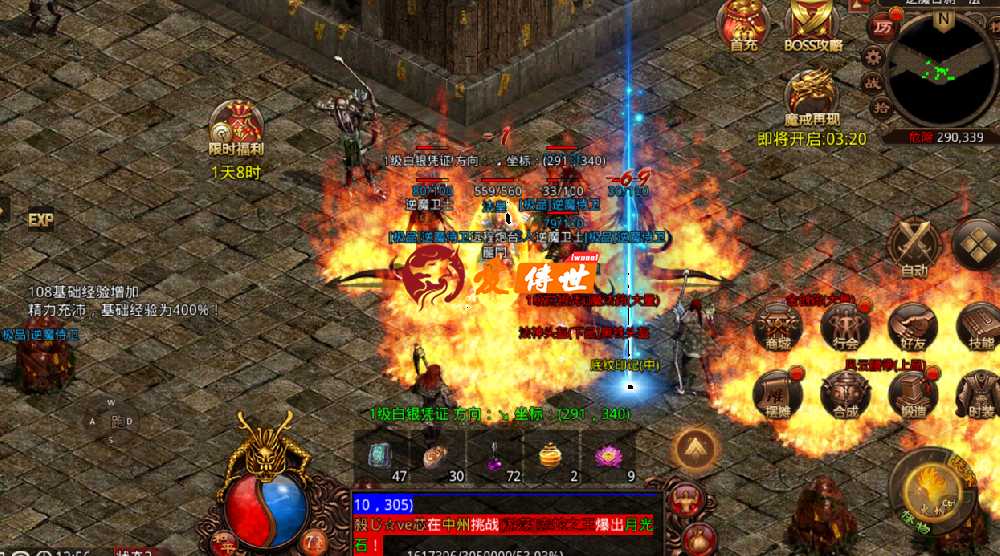
Task: Open the 摆摊 stall panel
Action: 777,392
